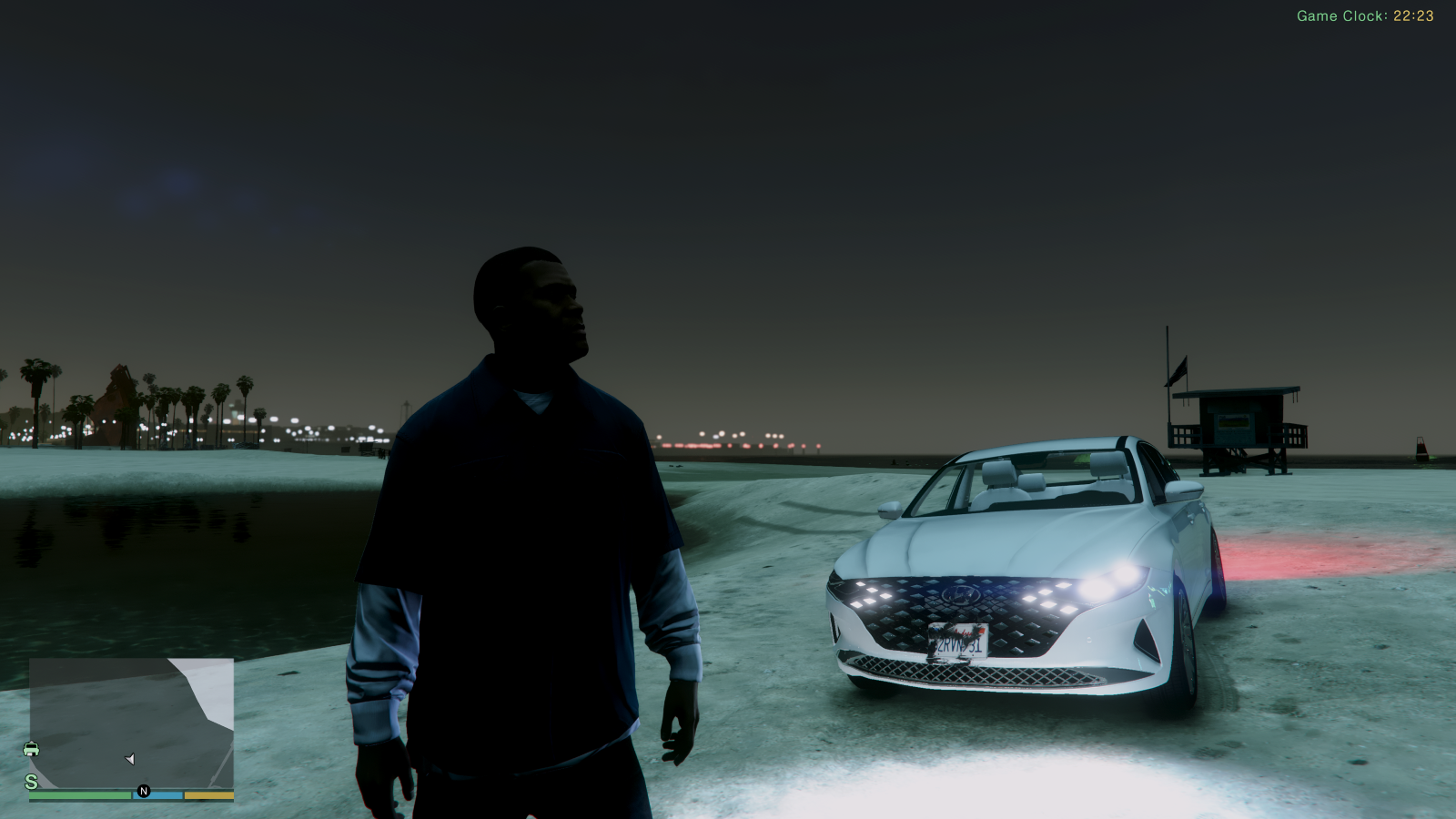Click the green S mission blip
Viewport: 1456px width, 819px height.
31,782
